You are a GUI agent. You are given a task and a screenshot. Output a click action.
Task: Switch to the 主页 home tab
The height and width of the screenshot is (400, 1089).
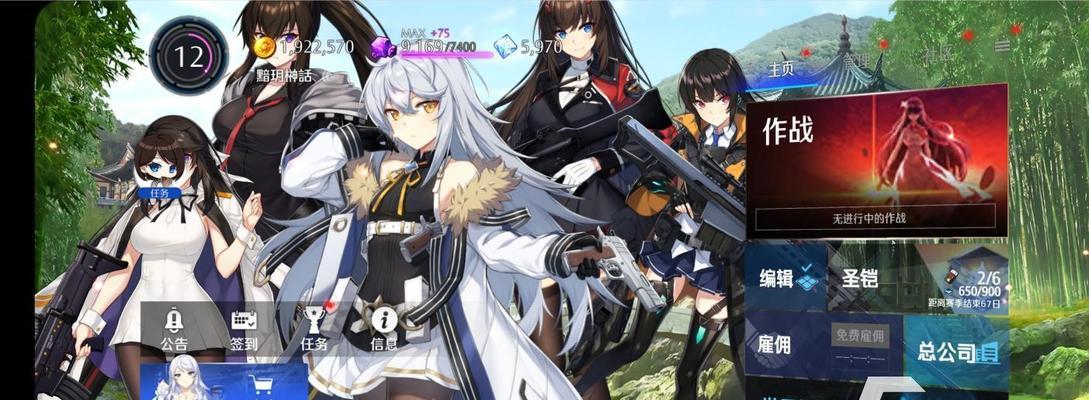(x=780, y=68)
